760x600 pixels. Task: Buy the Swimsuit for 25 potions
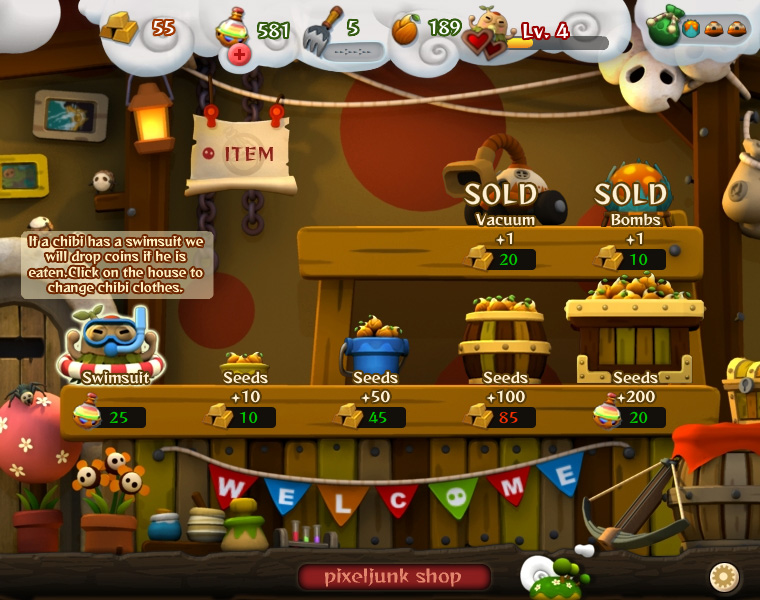(110, 350)
